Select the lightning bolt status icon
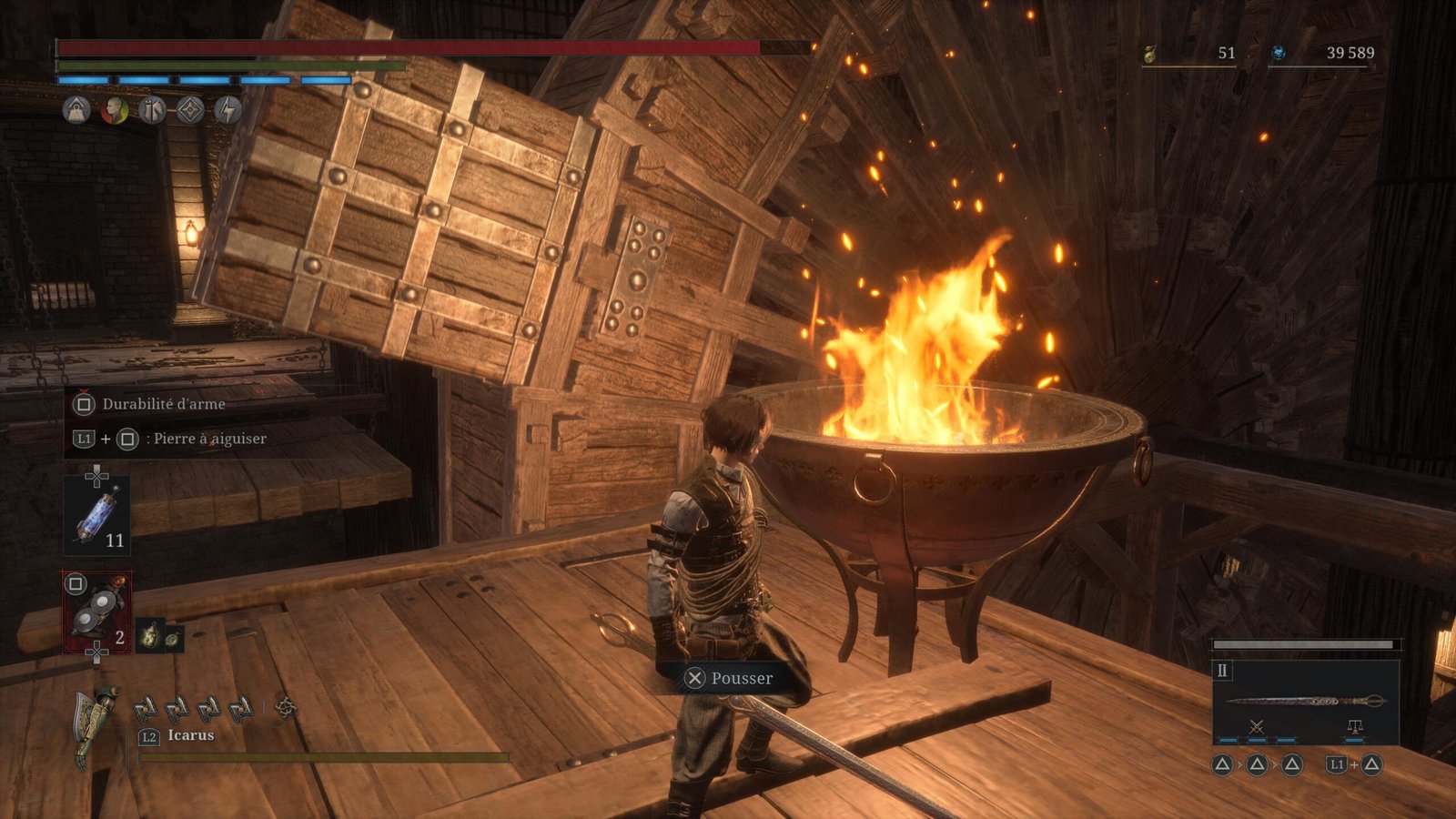The width and height of the screenshot is (1456, 819). pyautogui.click(x=227, y=110)
